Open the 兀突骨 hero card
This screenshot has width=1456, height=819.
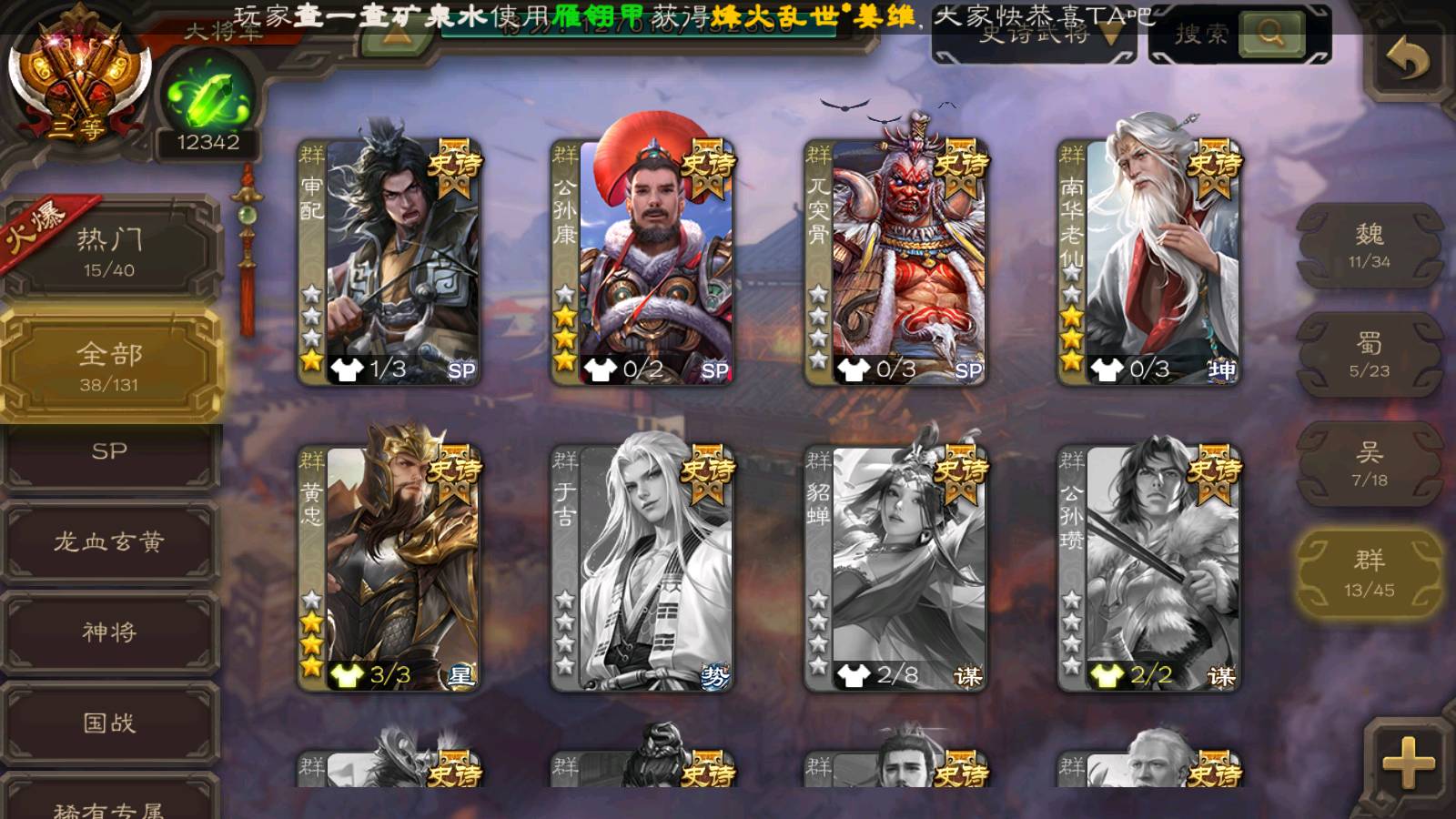point(896,262)
